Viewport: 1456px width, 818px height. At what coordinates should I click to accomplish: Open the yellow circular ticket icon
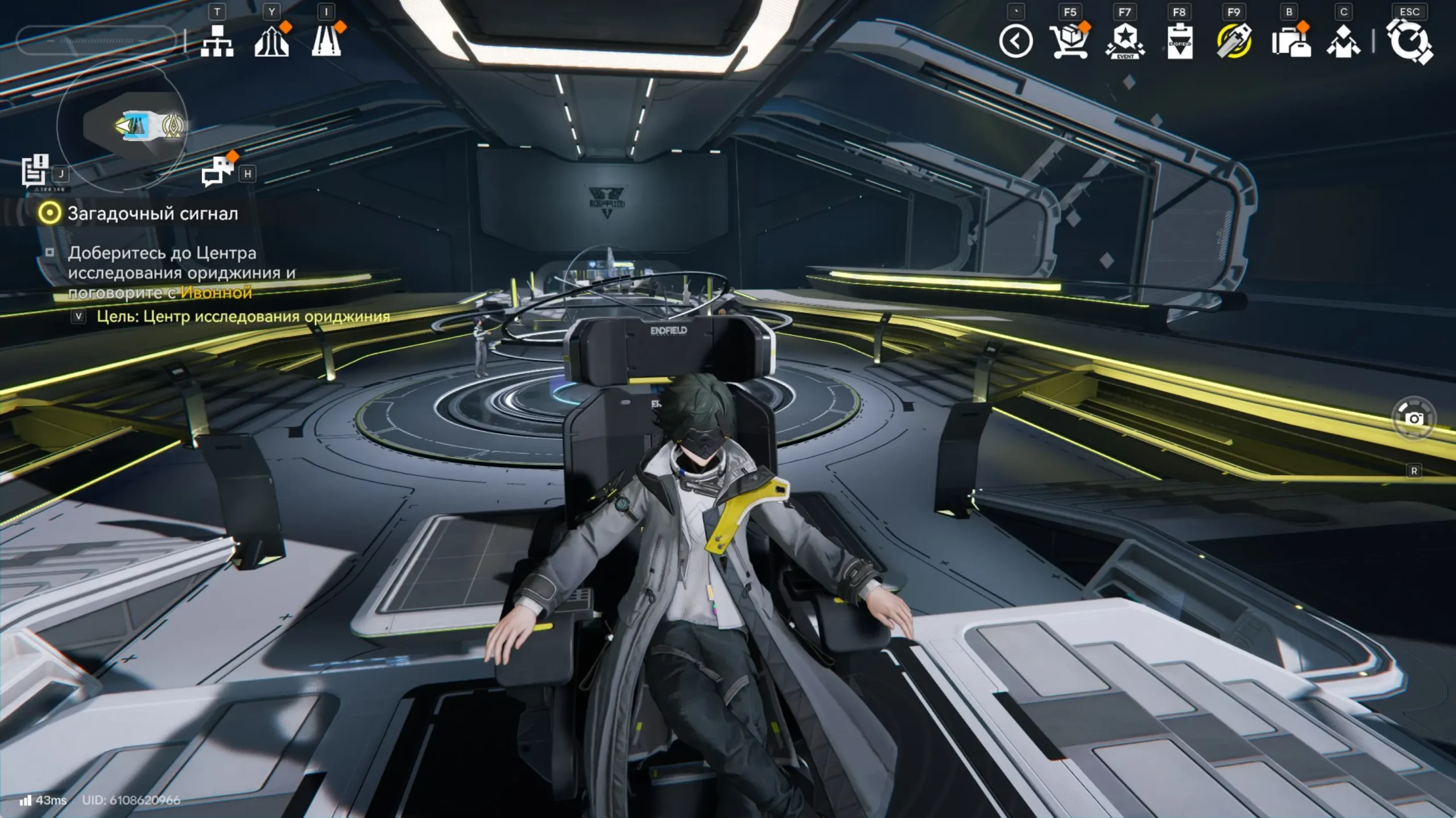[1234, 41]
